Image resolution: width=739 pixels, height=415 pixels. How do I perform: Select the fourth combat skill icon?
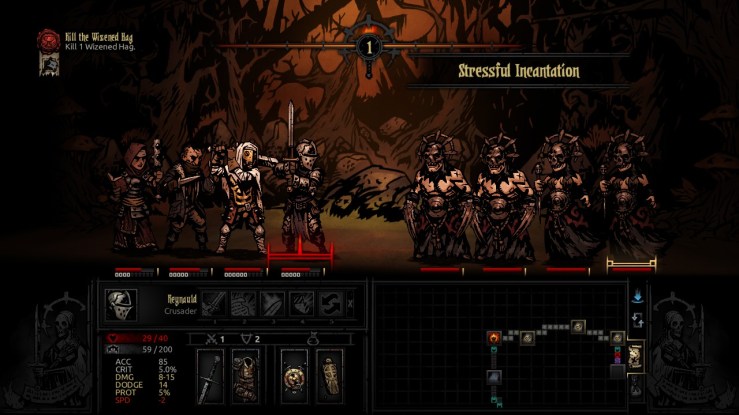(301, 304)
